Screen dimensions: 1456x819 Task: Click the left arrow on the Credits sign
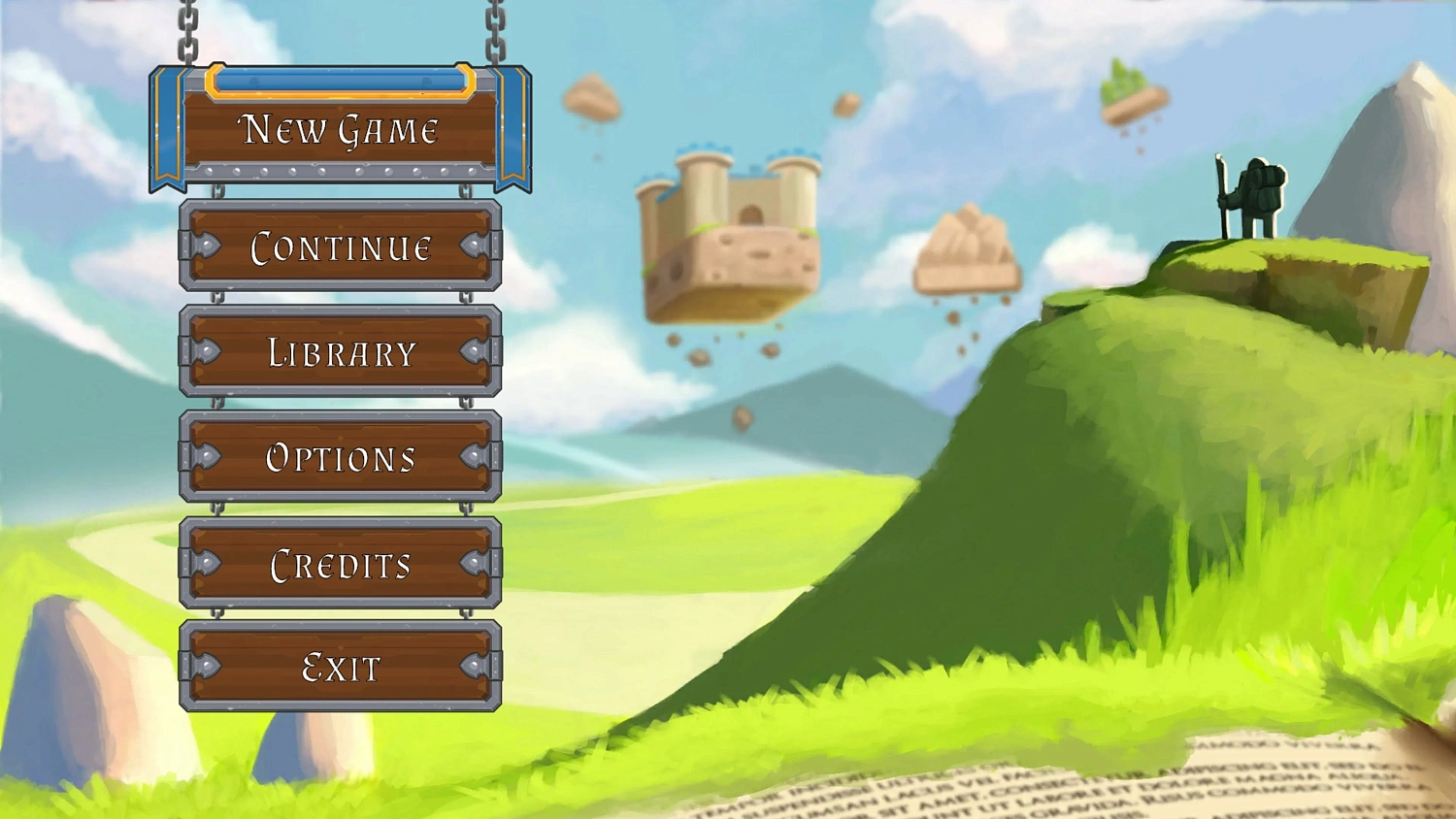click(x=206, y=564)
